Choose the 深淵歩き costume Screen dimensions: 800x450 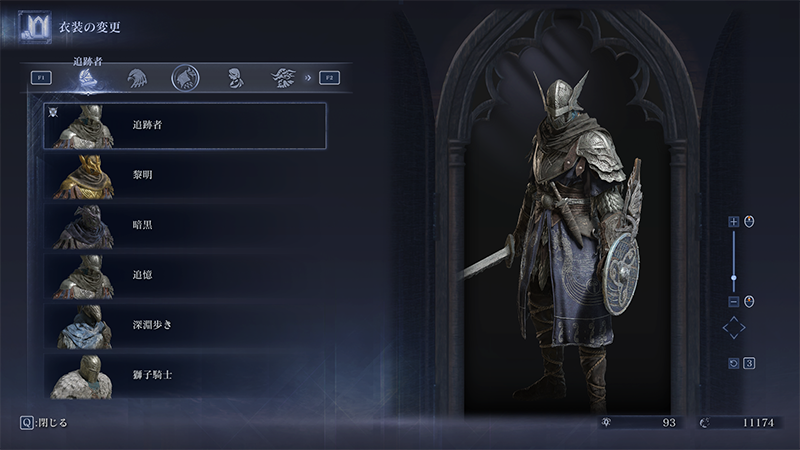[185, 324]
